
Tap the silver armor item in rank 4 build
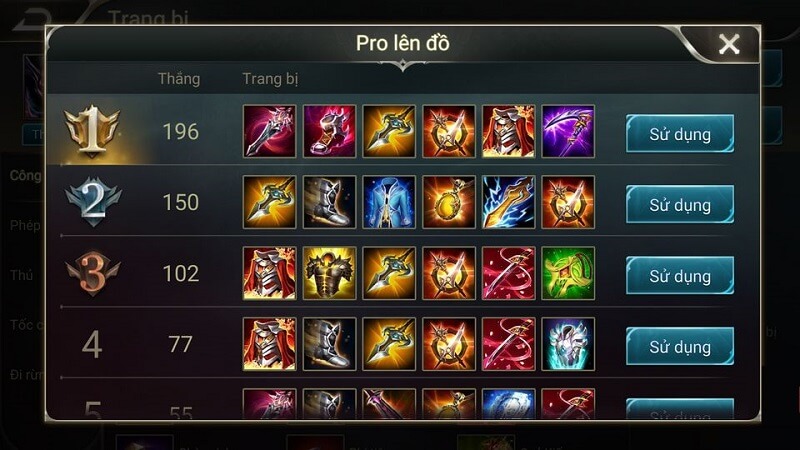(x=568, y=345)
